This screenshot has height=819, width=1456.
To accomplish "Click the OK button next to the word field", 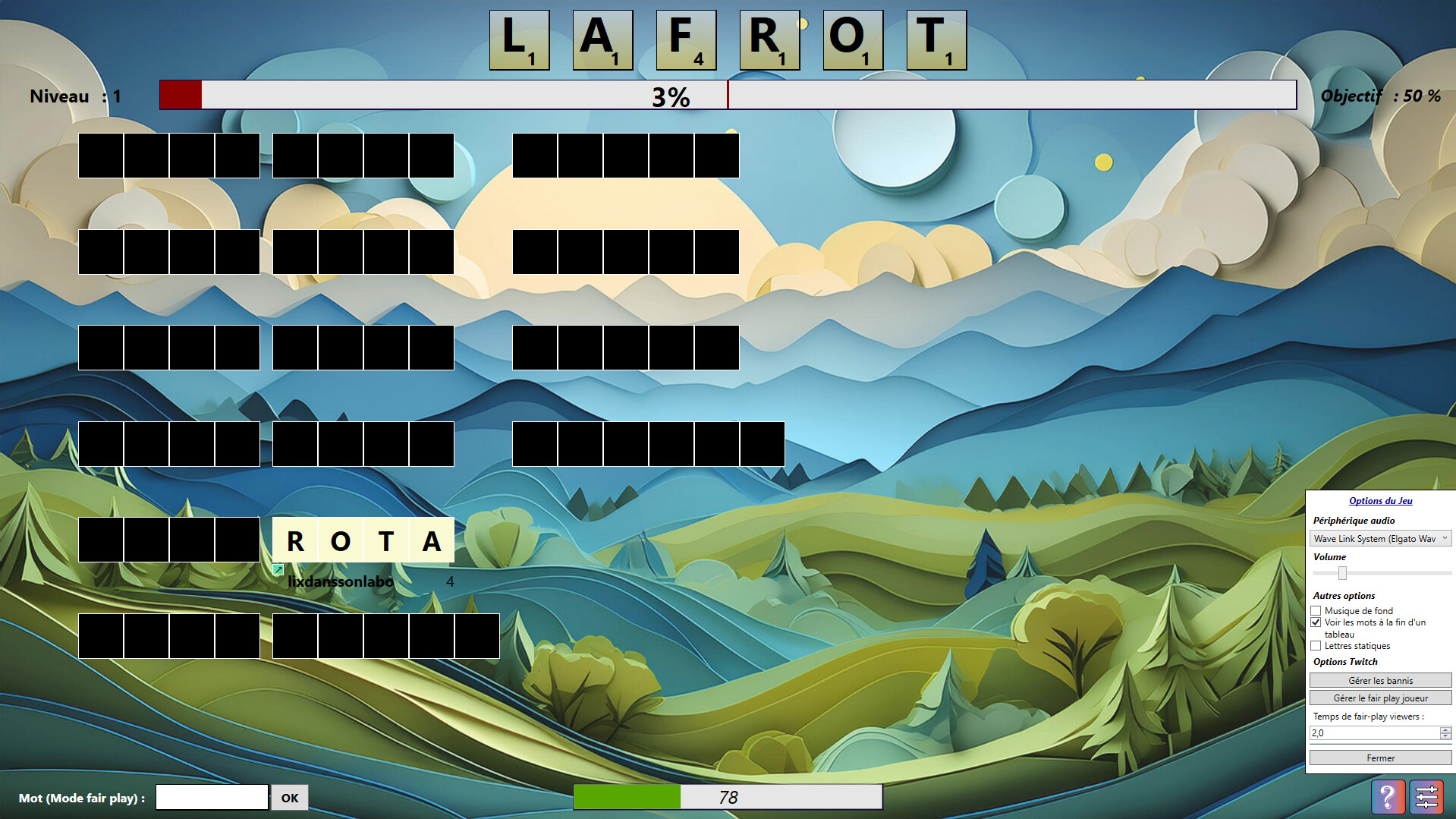I will point(289,797).
